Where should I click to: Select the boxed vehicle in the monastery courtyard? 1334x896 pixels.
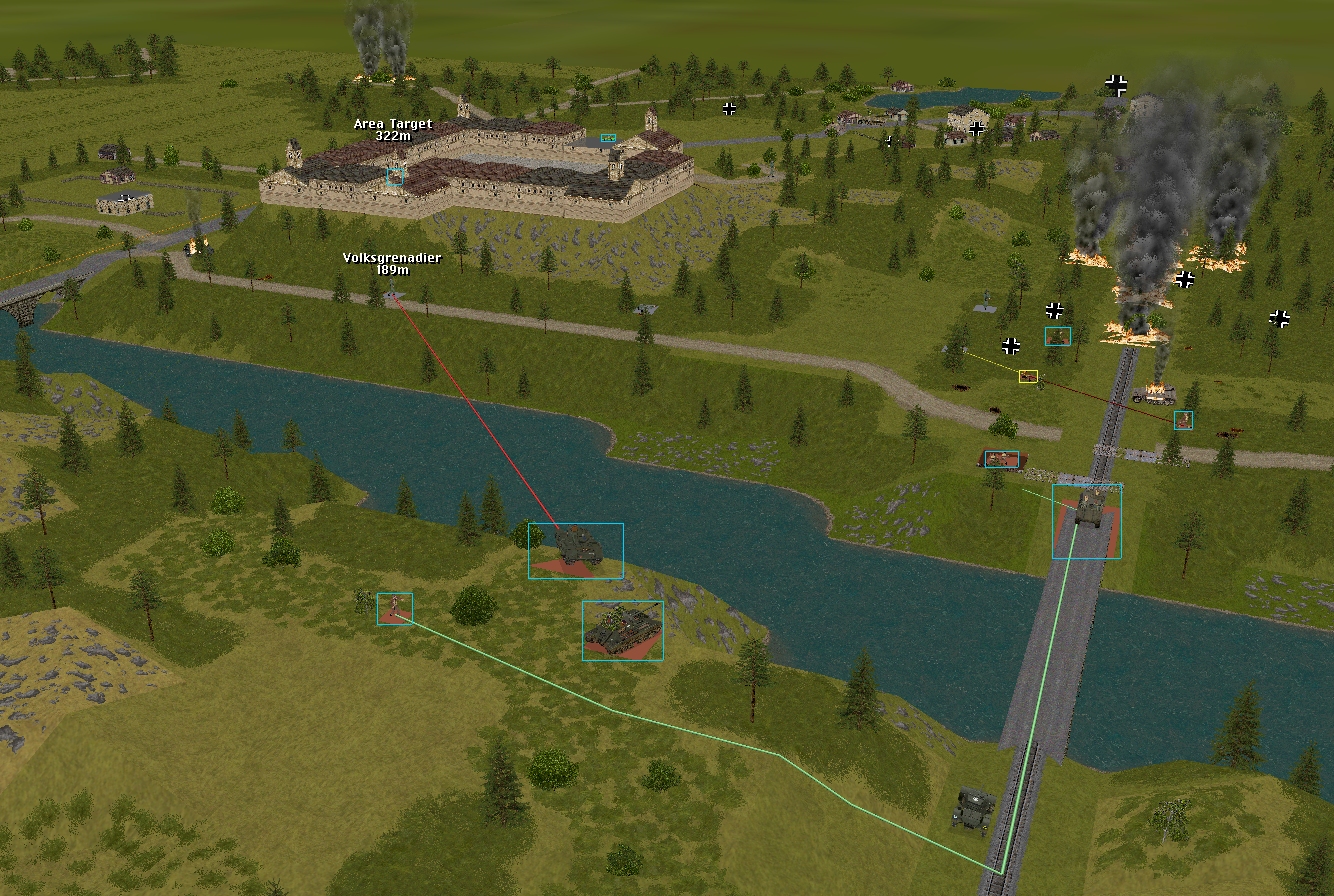[x=608, y=138]
